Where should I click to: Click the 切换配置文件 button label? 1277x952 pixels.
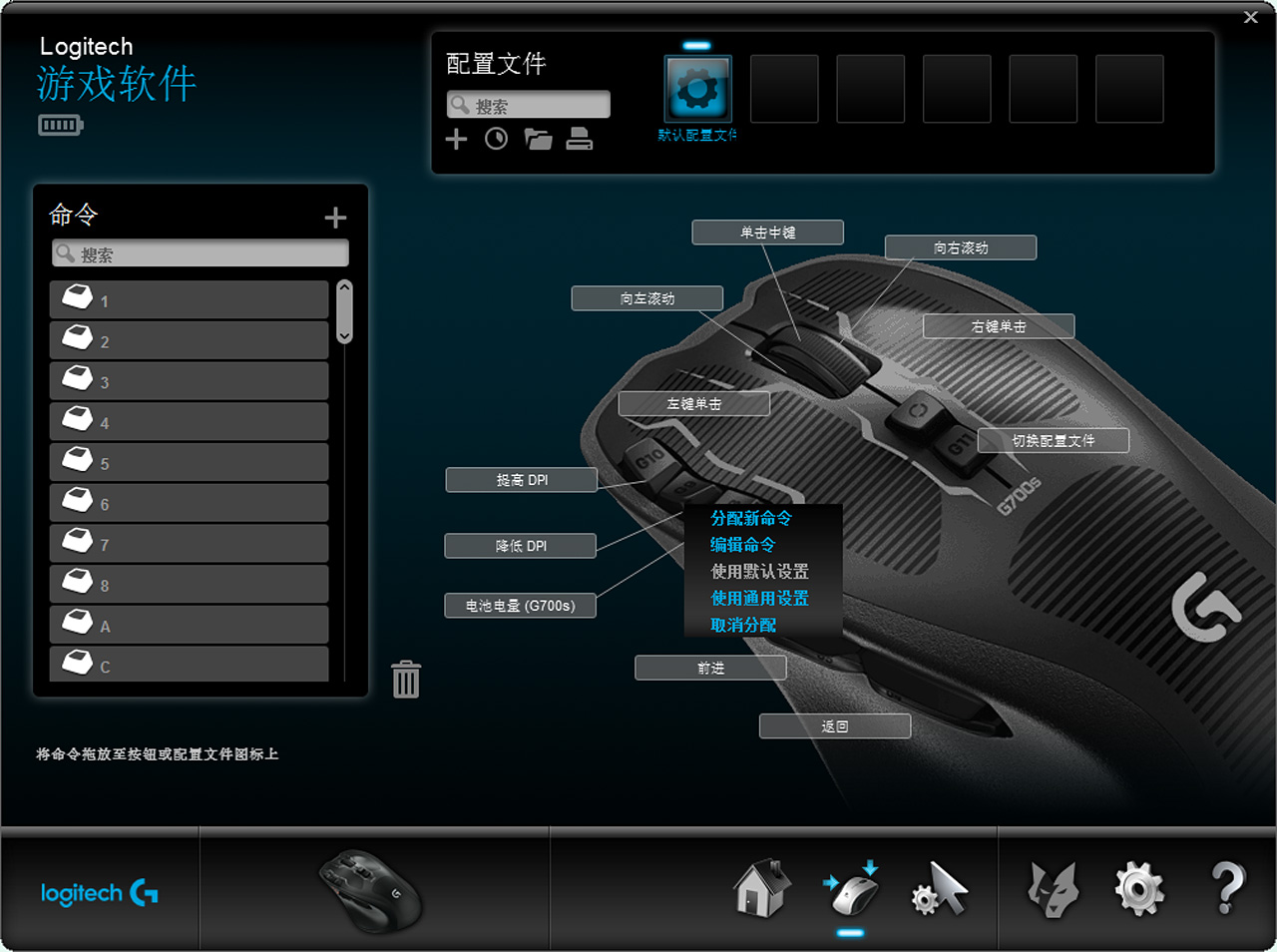coord(1054,441)
